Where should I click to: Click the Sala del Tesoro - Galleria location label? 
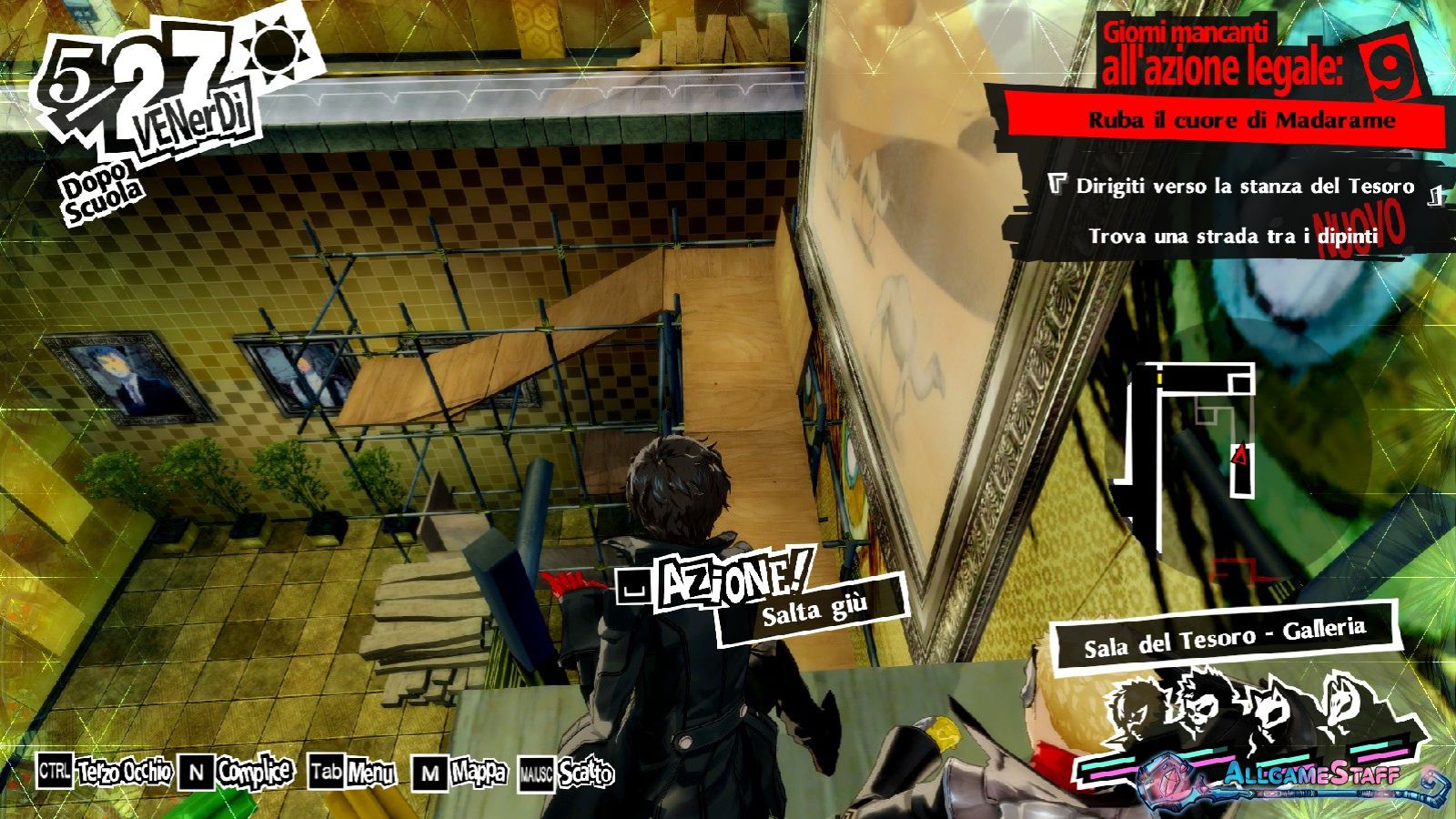[1224, 637]
